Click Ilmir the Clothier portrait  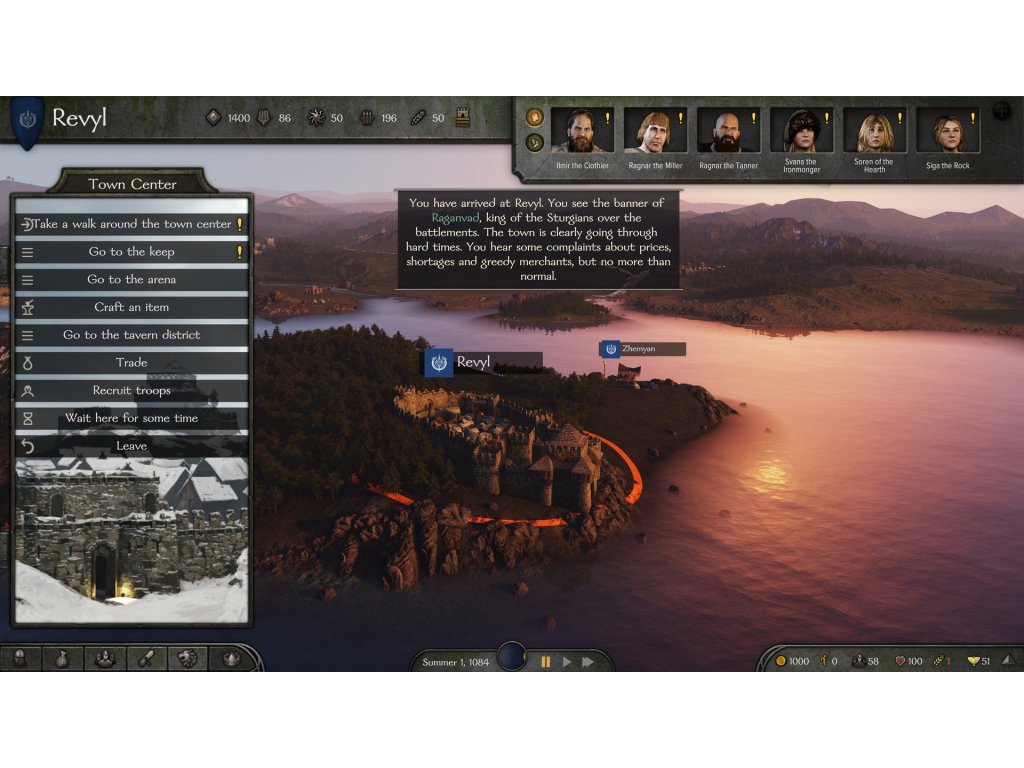tap(581, 132)
